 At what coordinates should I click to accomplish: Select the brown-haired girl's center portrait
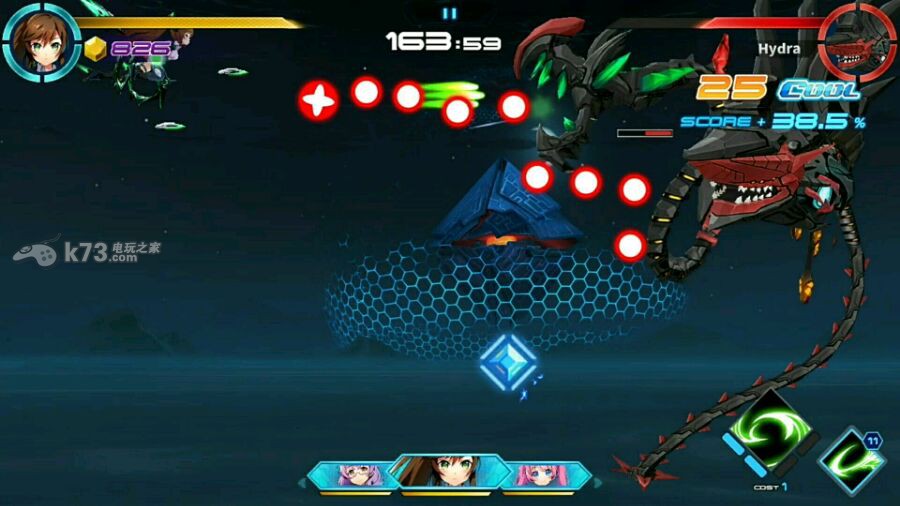pyautogui.click(x=448, y=470)
